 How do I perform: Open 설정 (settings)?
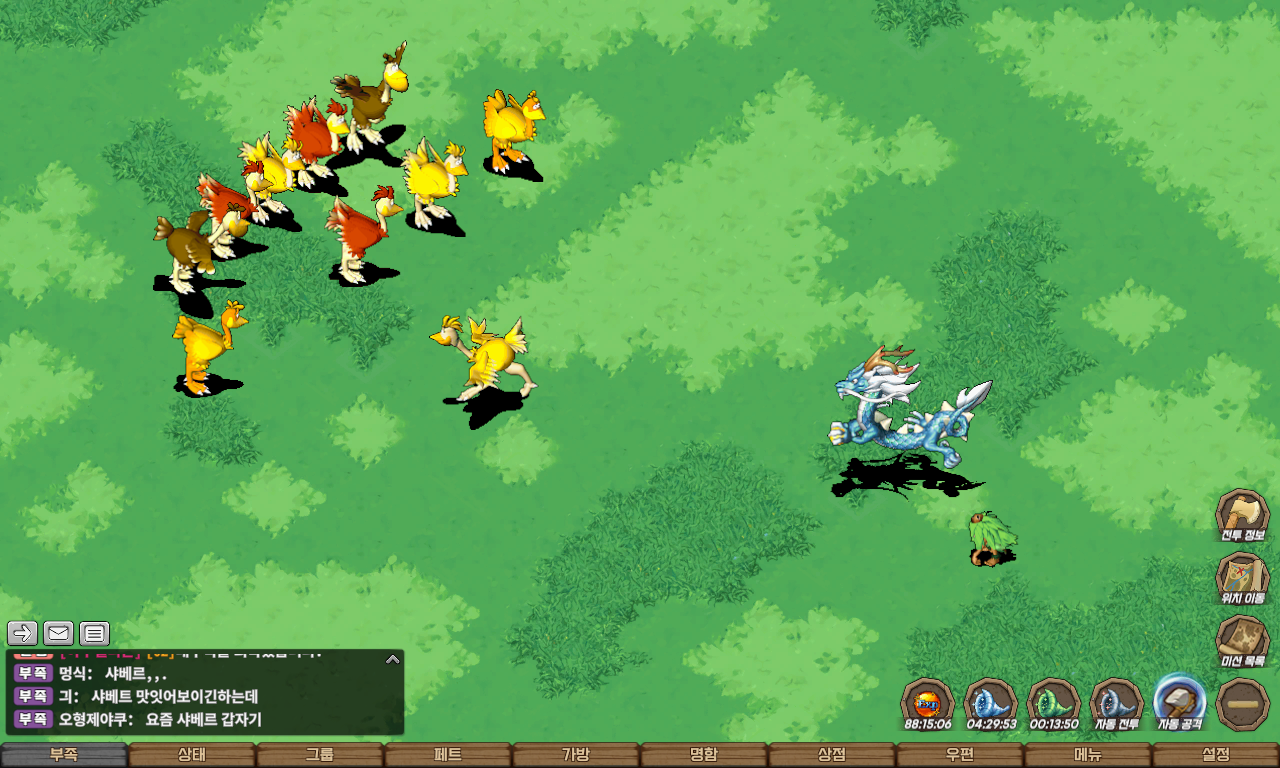1216,755
